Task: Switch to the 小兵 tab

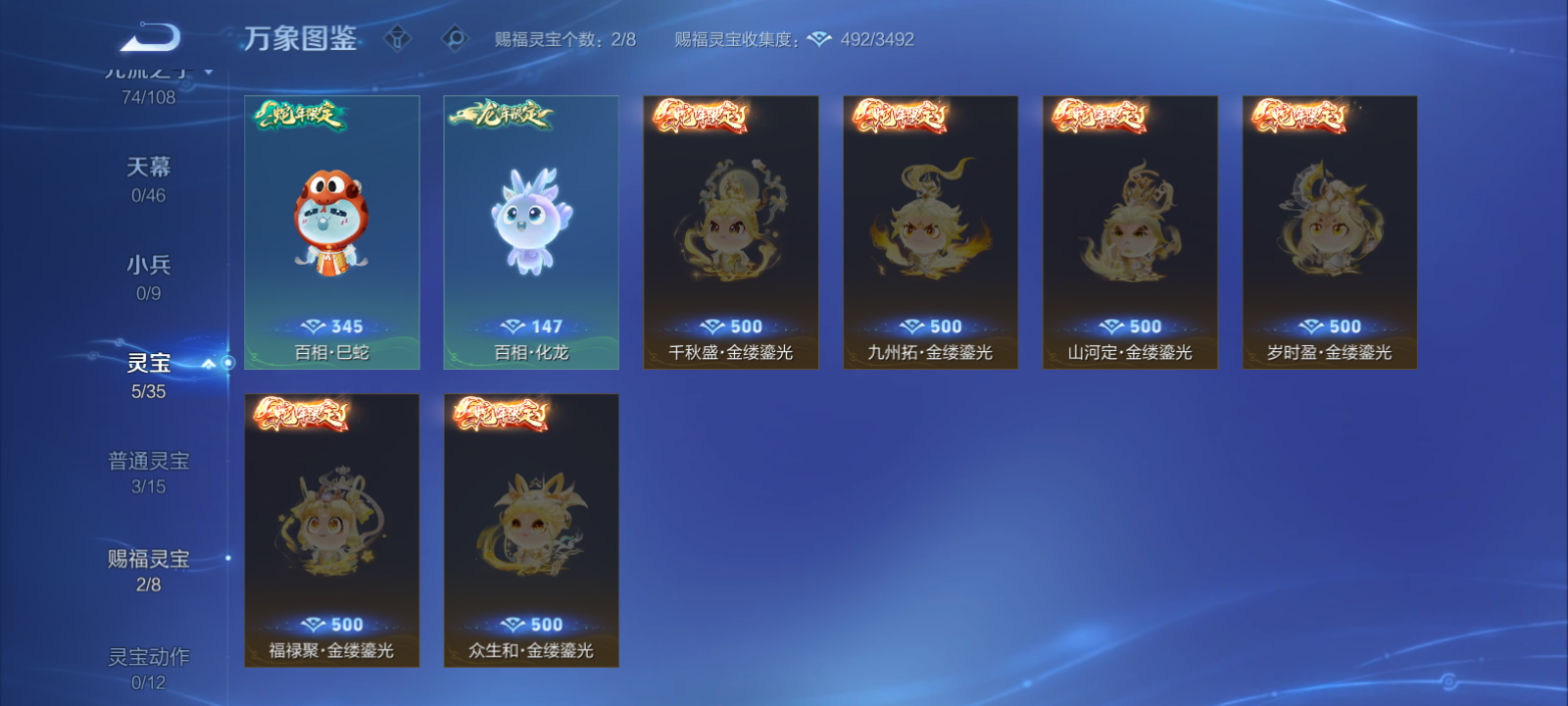Action: pyautogui.click(x=149, y=266)
